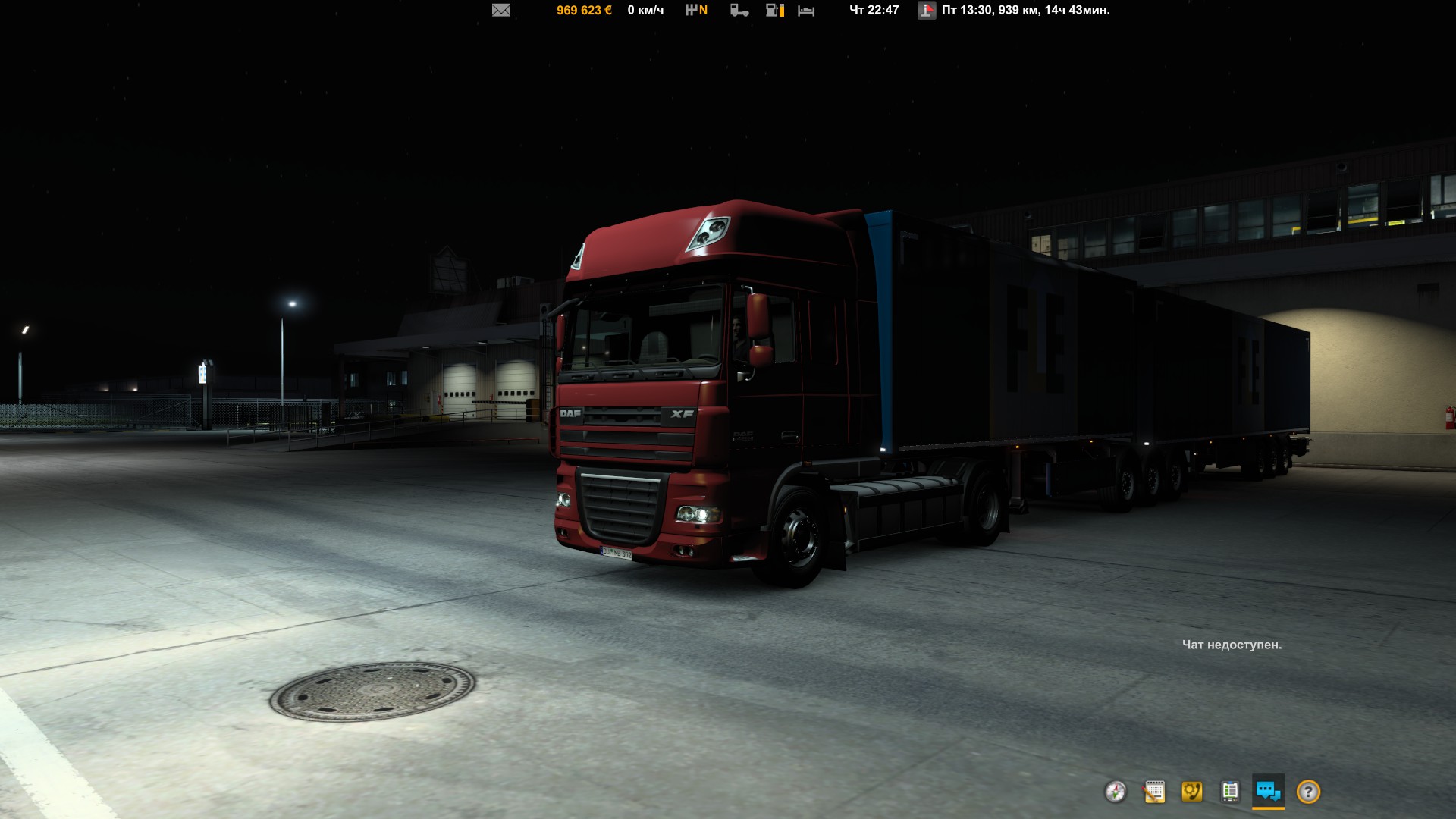The image size is (1456, 819).
Task: Click the bed rest indicator icon
Action: tap(806, 11)
